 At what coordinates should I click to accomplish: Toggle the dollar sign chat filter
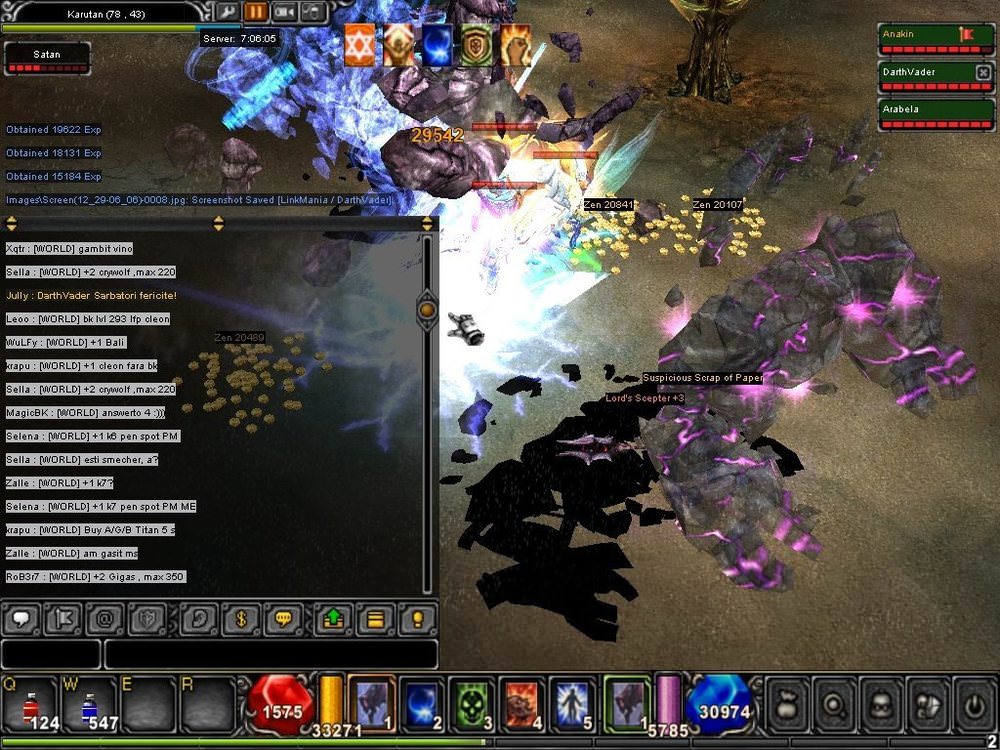(241, 620)
